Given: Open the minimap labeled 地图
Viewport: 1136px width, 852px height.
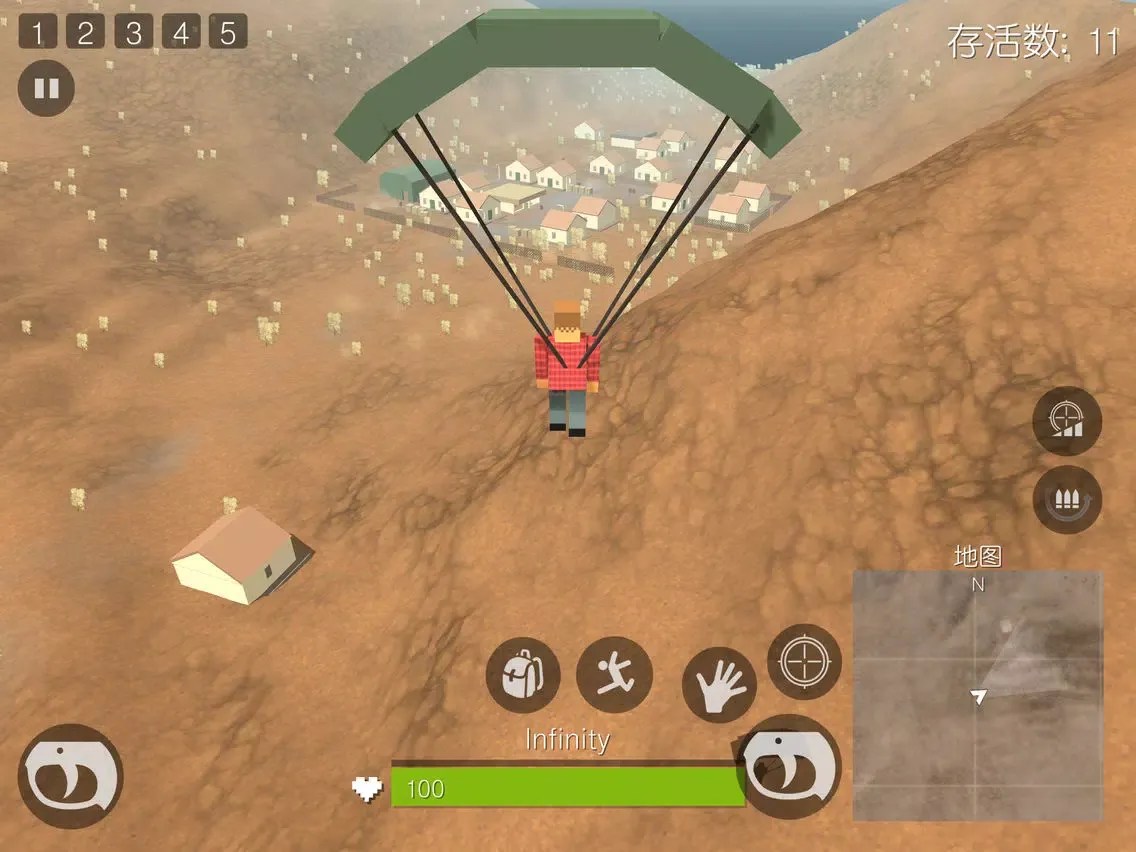Looking at the screenshot, I should coord(977,695).
